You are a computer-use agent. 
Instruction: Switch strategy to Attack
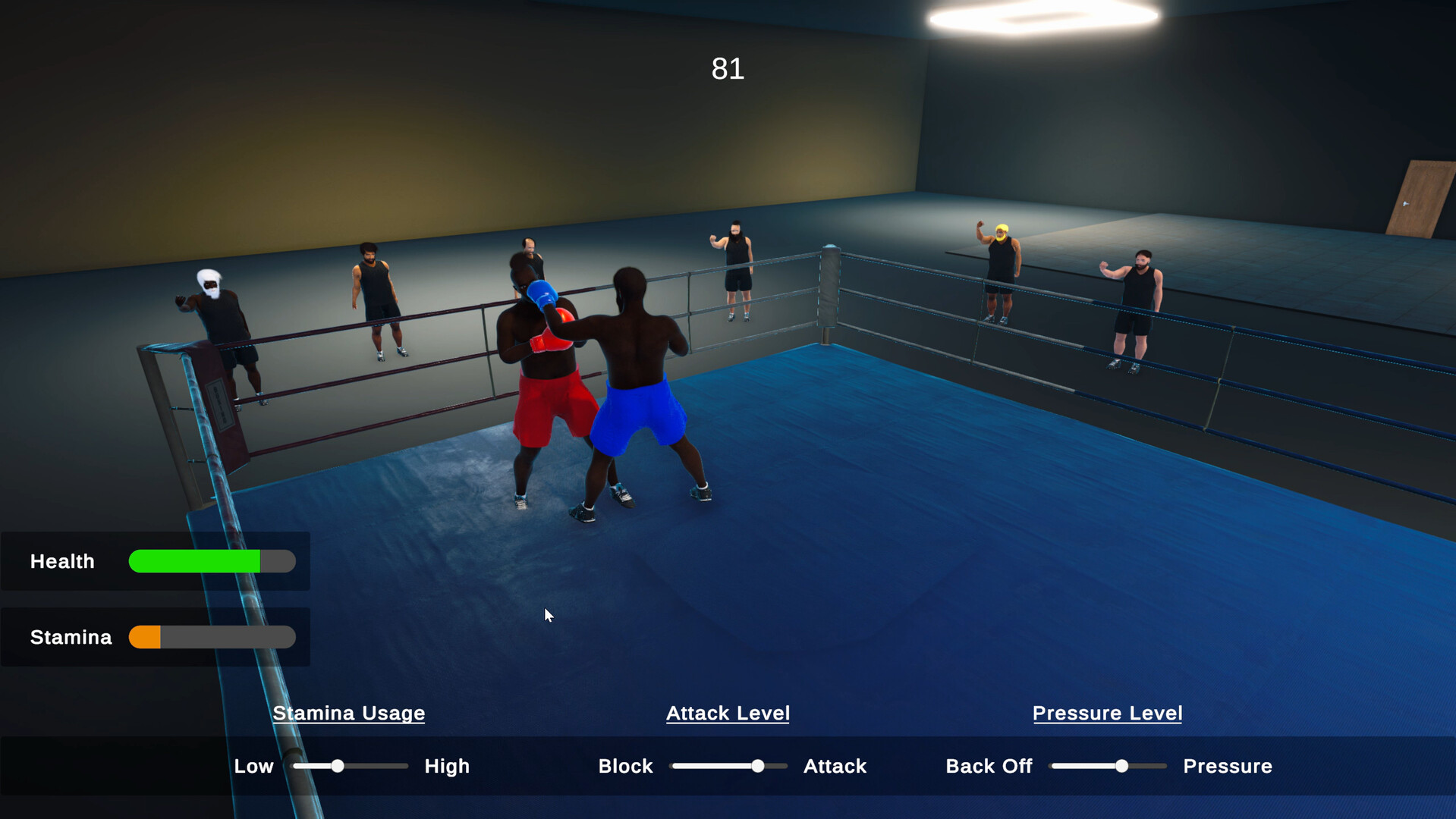tap(834, 766)
